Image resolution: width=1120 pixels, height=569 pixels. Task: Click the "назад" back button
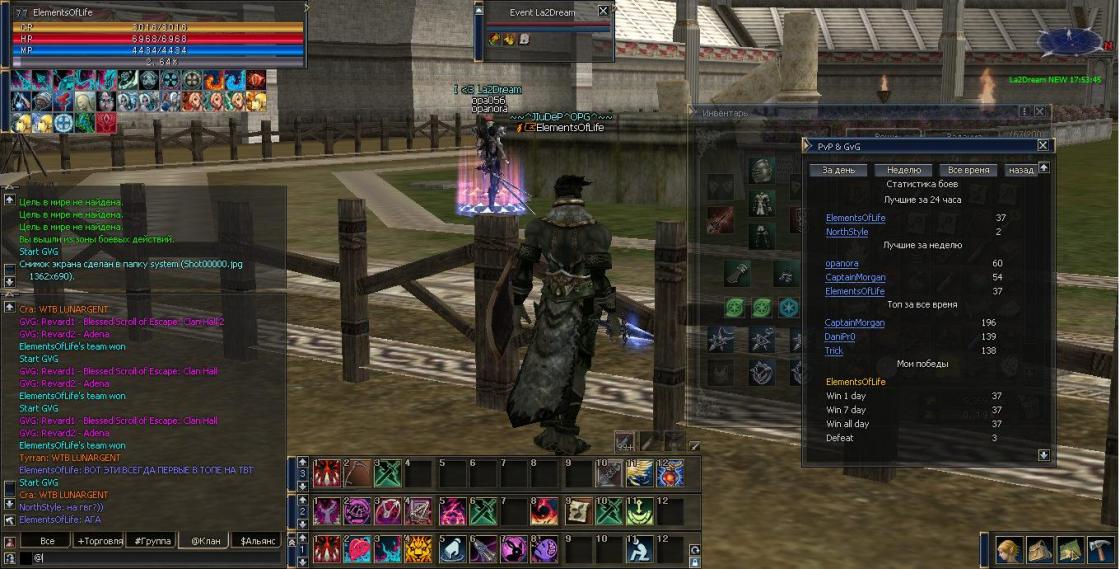pyautogui.click(x=1020, y=170)
